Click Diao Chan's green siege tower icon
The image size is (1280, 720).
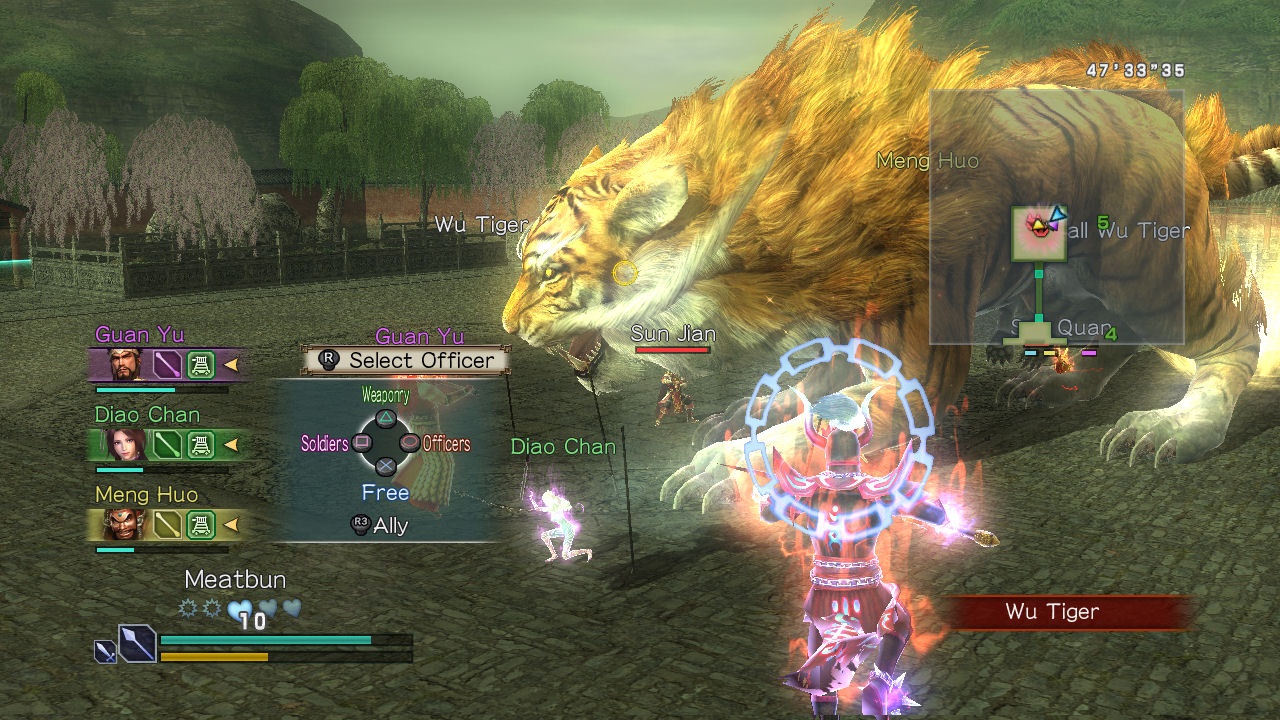(x=202, y=445)
